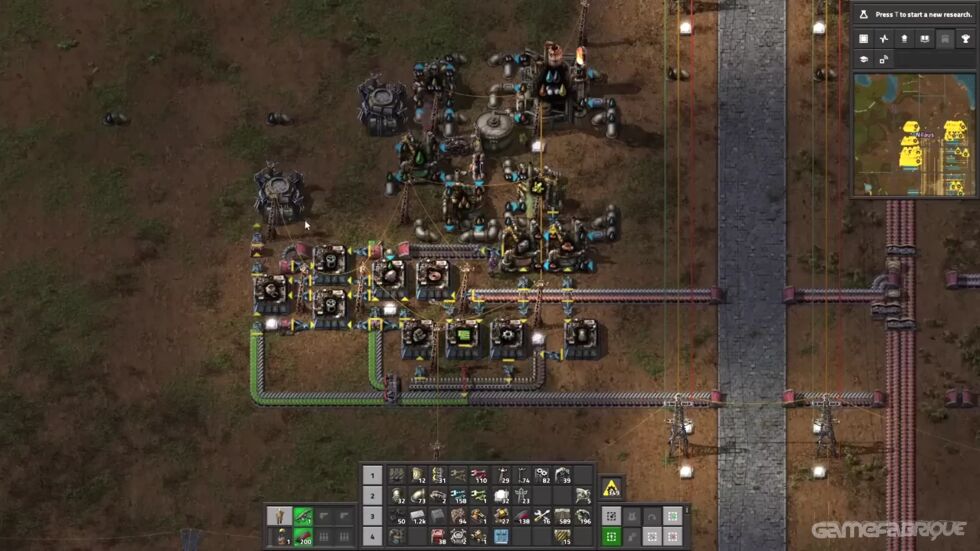
Task: Click the yellow warning alert icon
Action: (611, 489)
